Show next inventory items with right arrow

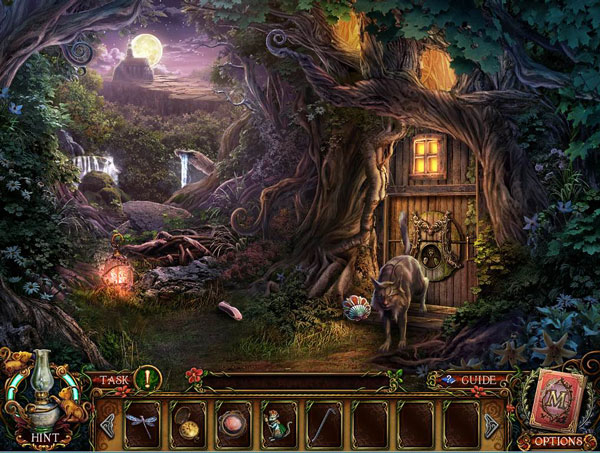click(x=491, y=425)
